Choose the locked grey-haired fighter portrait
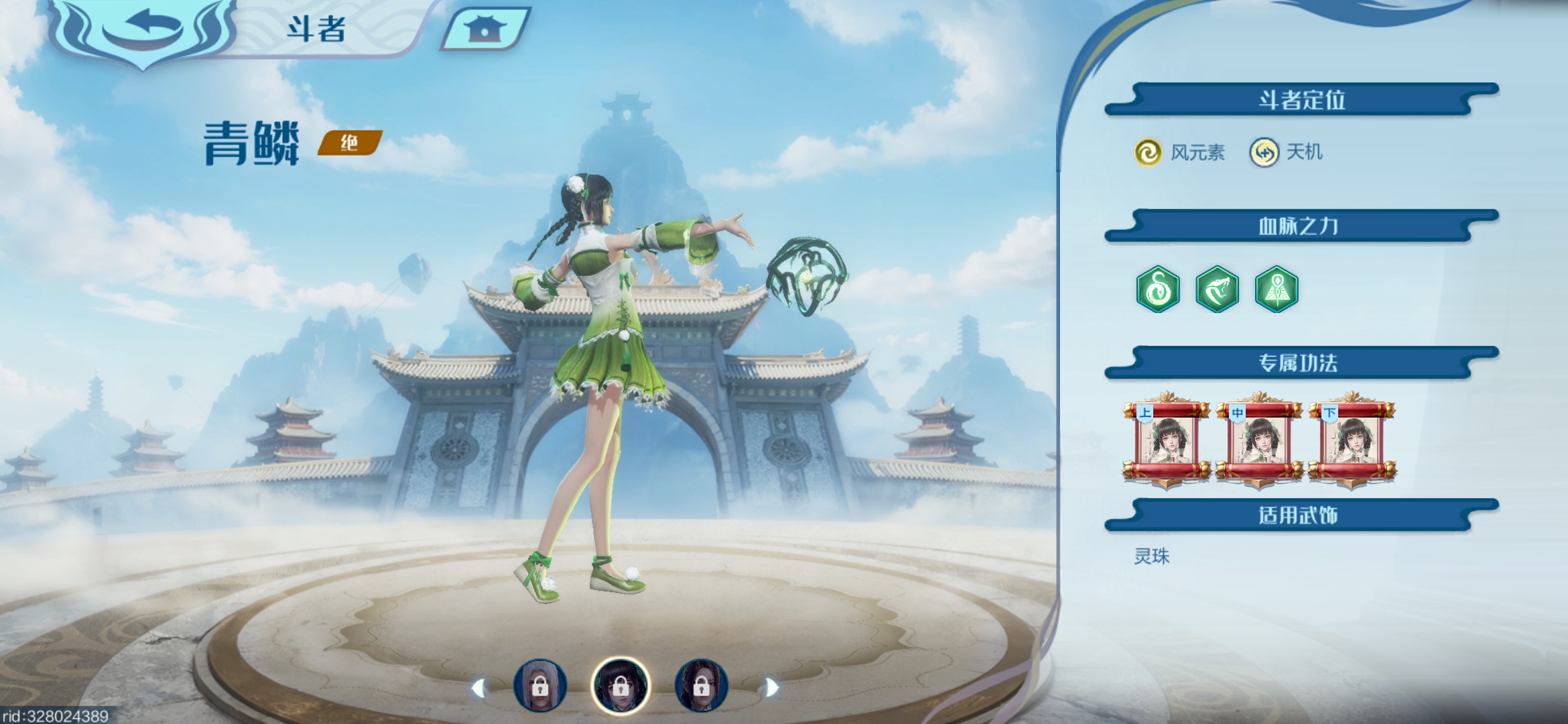Screen dimensions: 1568x724 point(540,686)
